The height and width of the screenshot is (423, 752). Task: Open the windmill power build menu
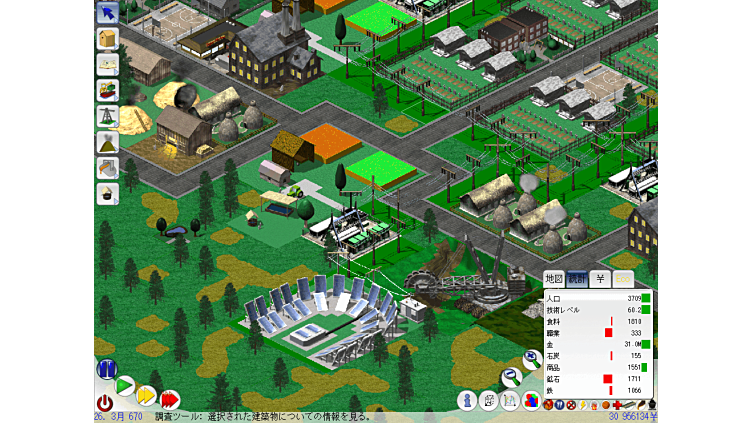(107, 117)
